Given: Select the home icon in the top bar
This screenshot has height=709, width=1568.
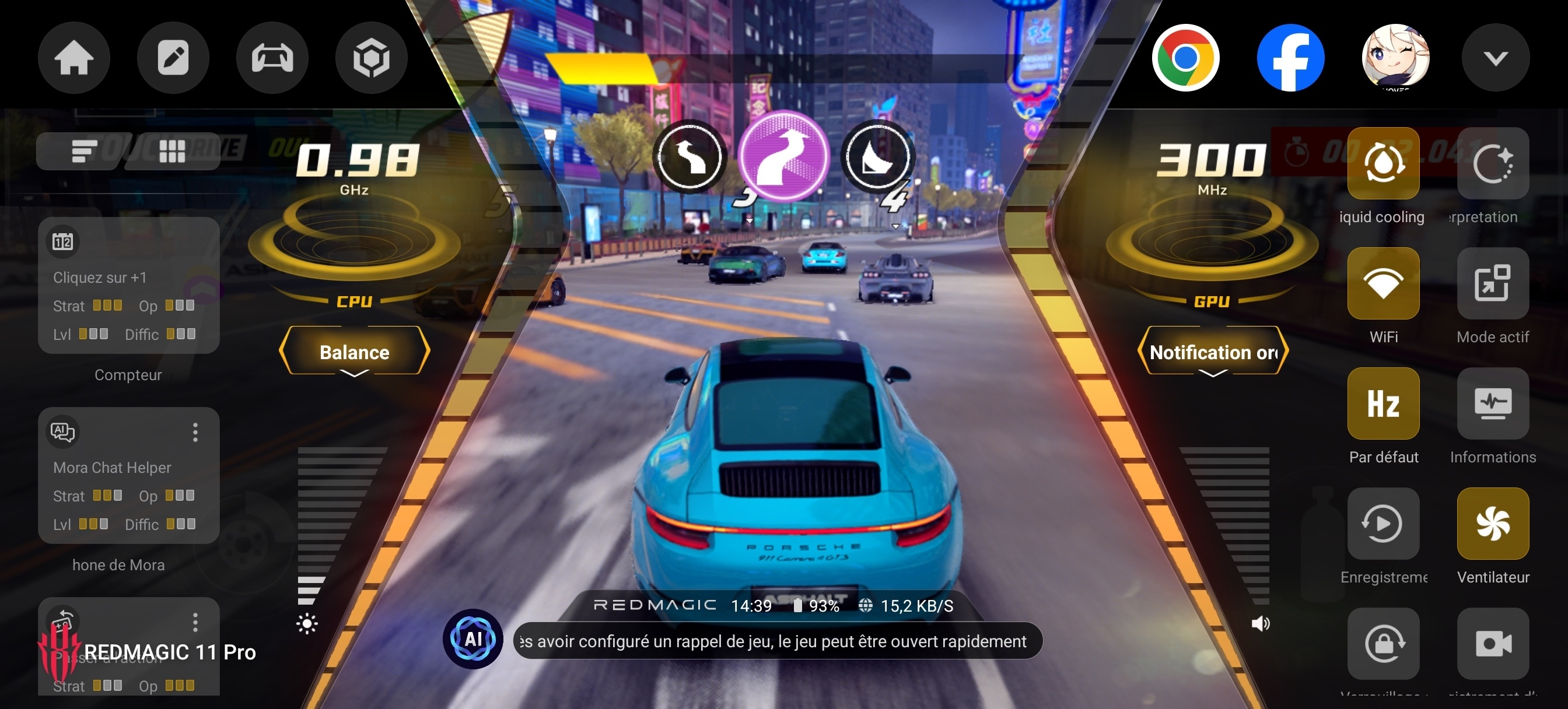Looking at the screenshot, I should [x=73, y=57].
